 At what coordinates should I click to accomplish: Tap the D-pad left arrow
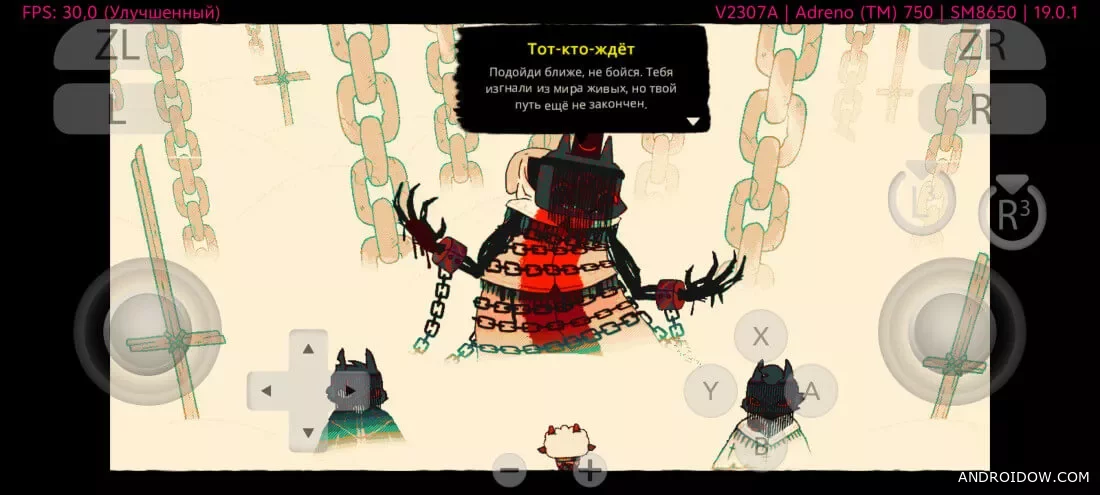click(266, 390)
